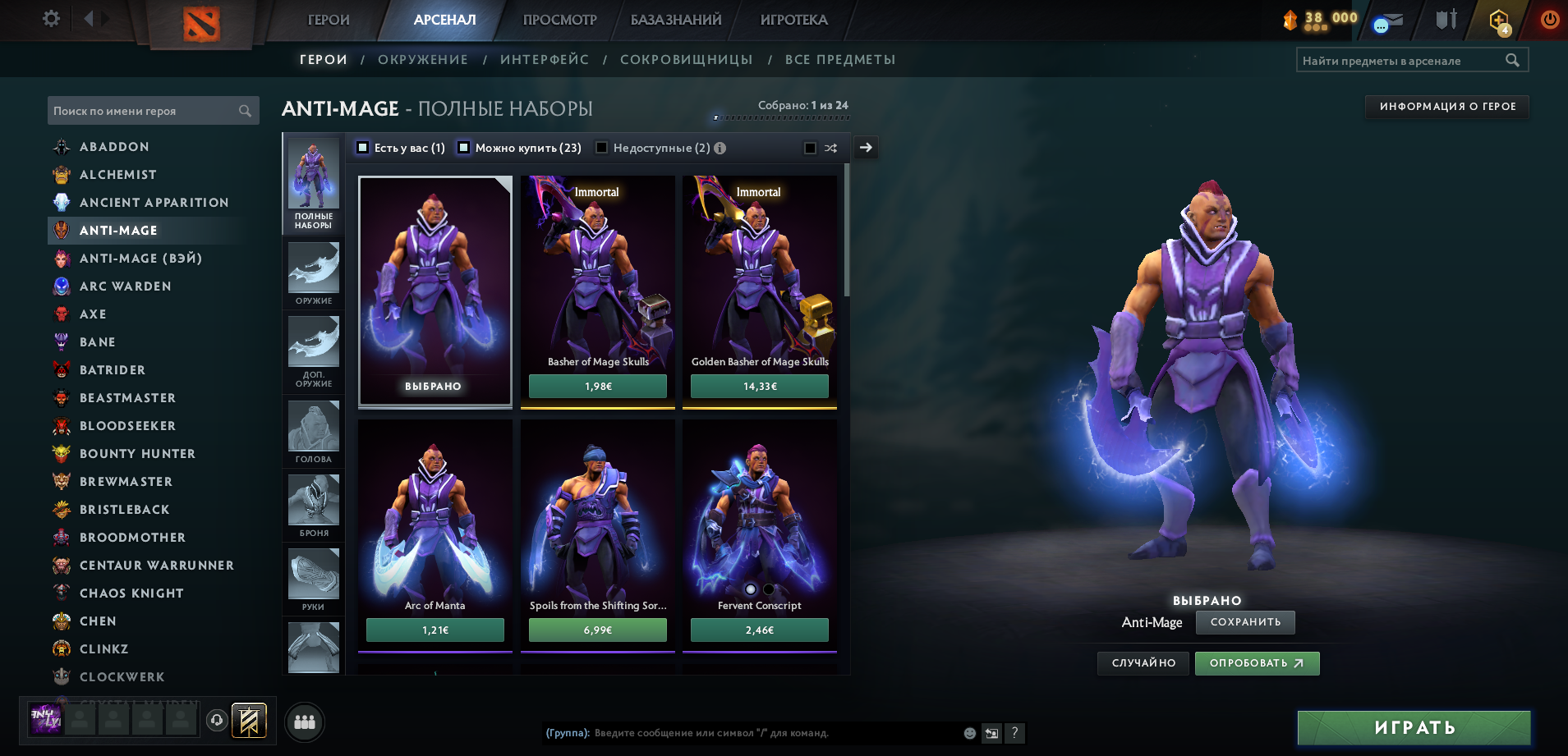Toggle the shuffle checkbox beside the arrow
Viewport: 1568px width, 756px height.
pos(808,148)
